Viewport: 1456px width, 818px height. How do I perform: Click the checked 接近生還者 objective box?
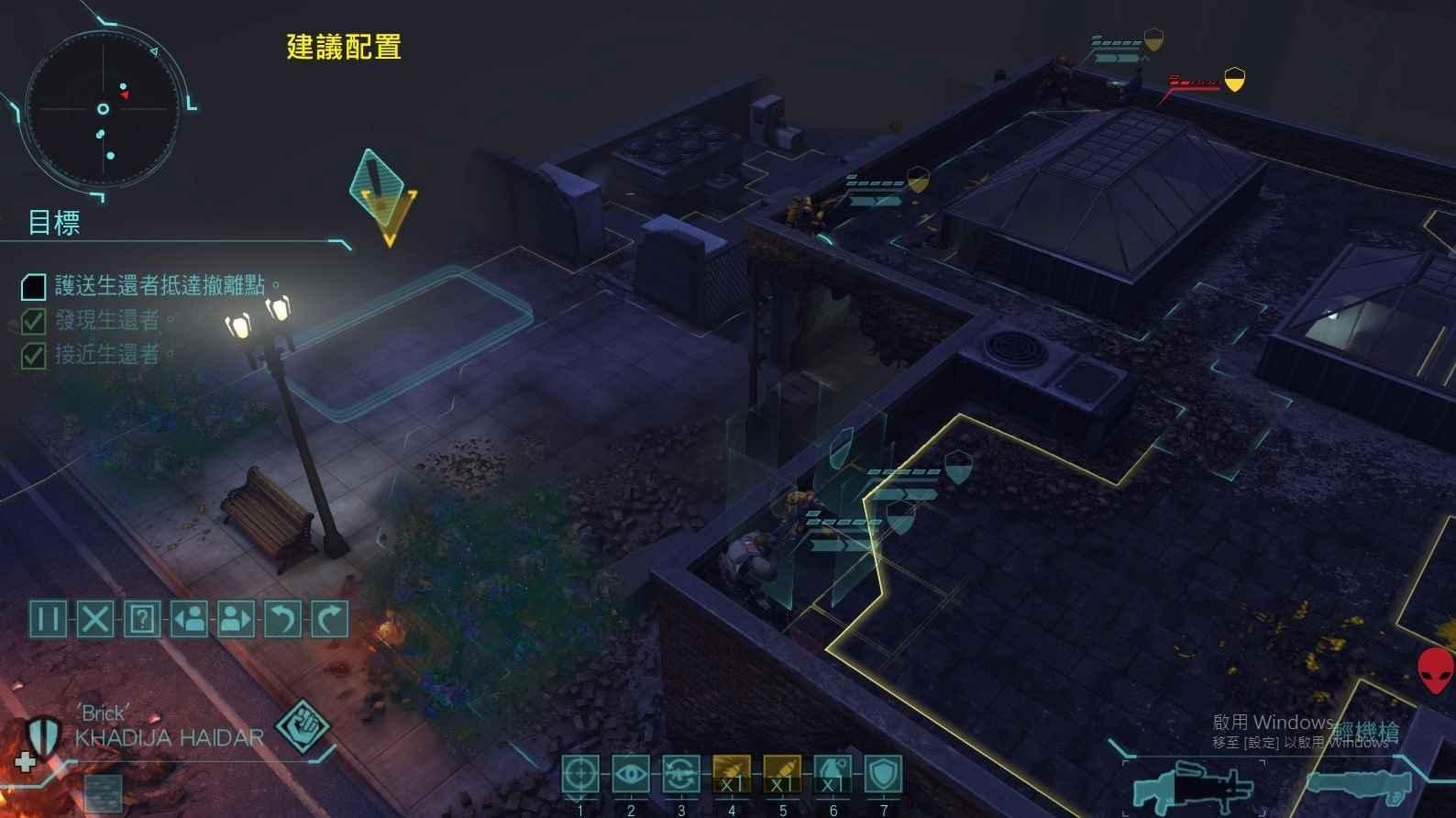click(x=32, y=357)
